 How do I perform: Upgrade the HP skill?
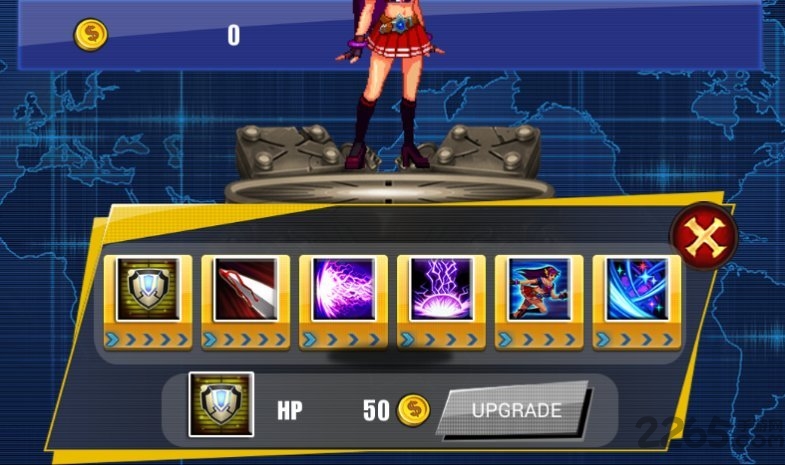click(515, 410)
